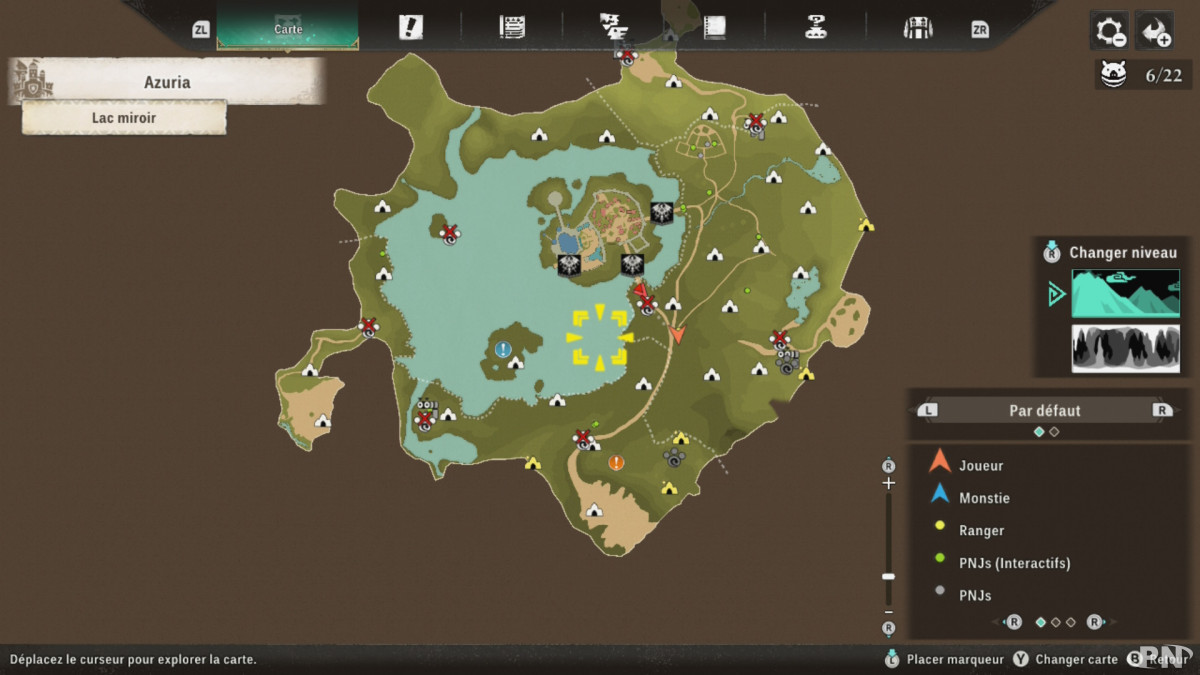Choose the underground cave level thumbnail

[x=1125, y=348]
